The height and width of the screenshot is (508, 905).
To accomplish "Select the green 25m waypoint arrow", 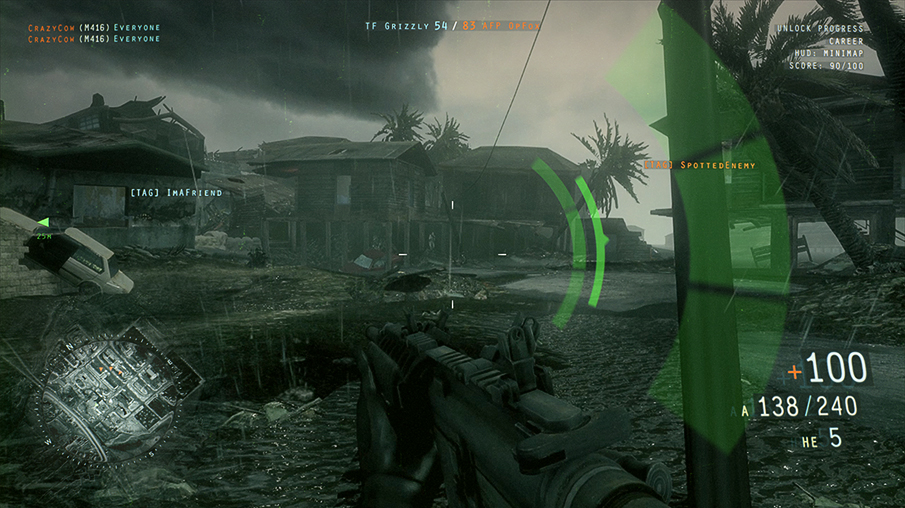I will click(x=43, y=222).
